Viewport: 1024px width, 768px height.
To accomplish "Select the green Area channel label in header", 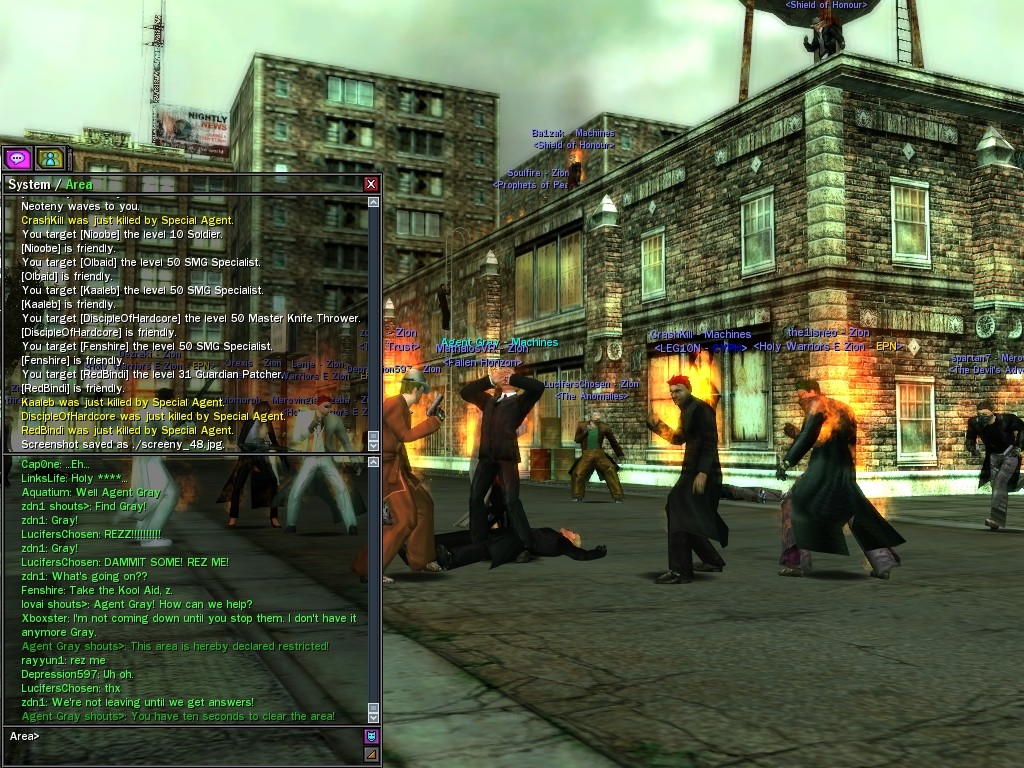I will pos(79,185).
